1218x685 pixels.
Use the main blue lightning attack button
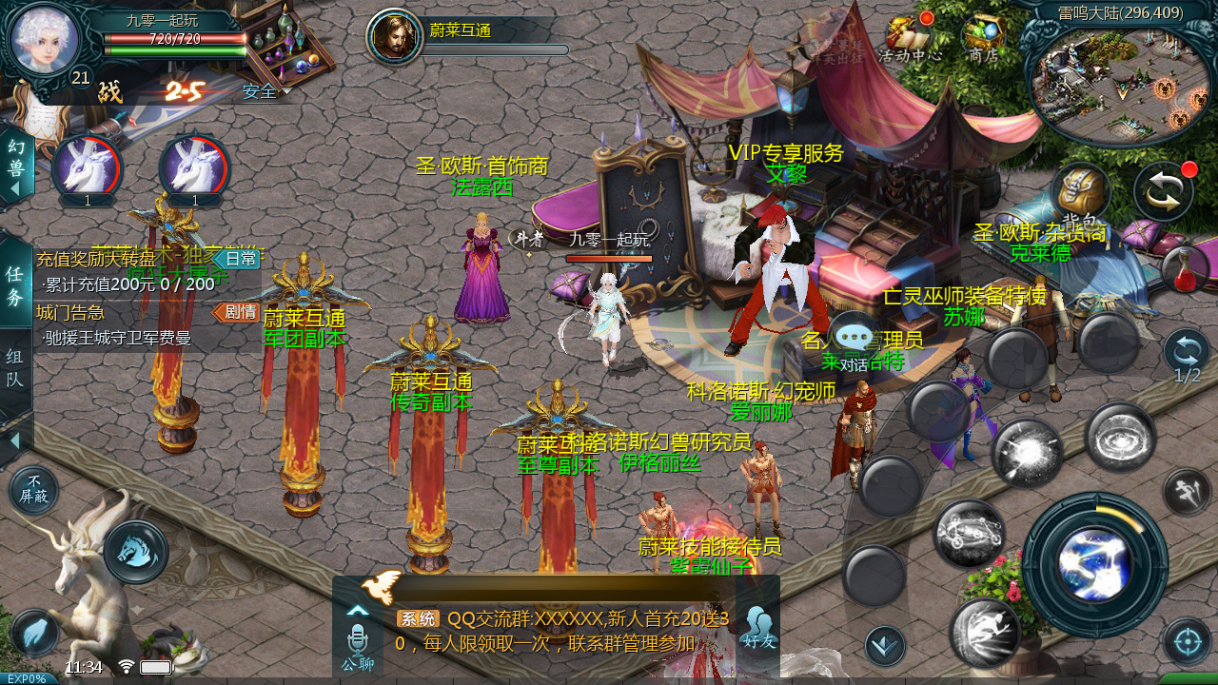tap(1094, 564)
